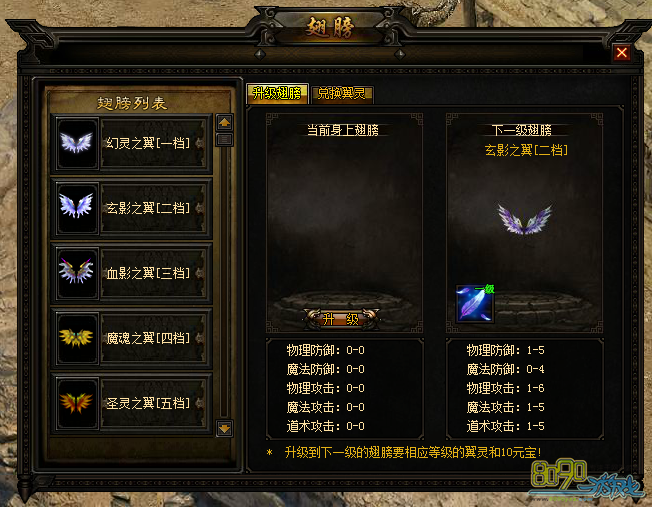Select 幻灵之翼[一档] from the wing list

coord(131,143)
